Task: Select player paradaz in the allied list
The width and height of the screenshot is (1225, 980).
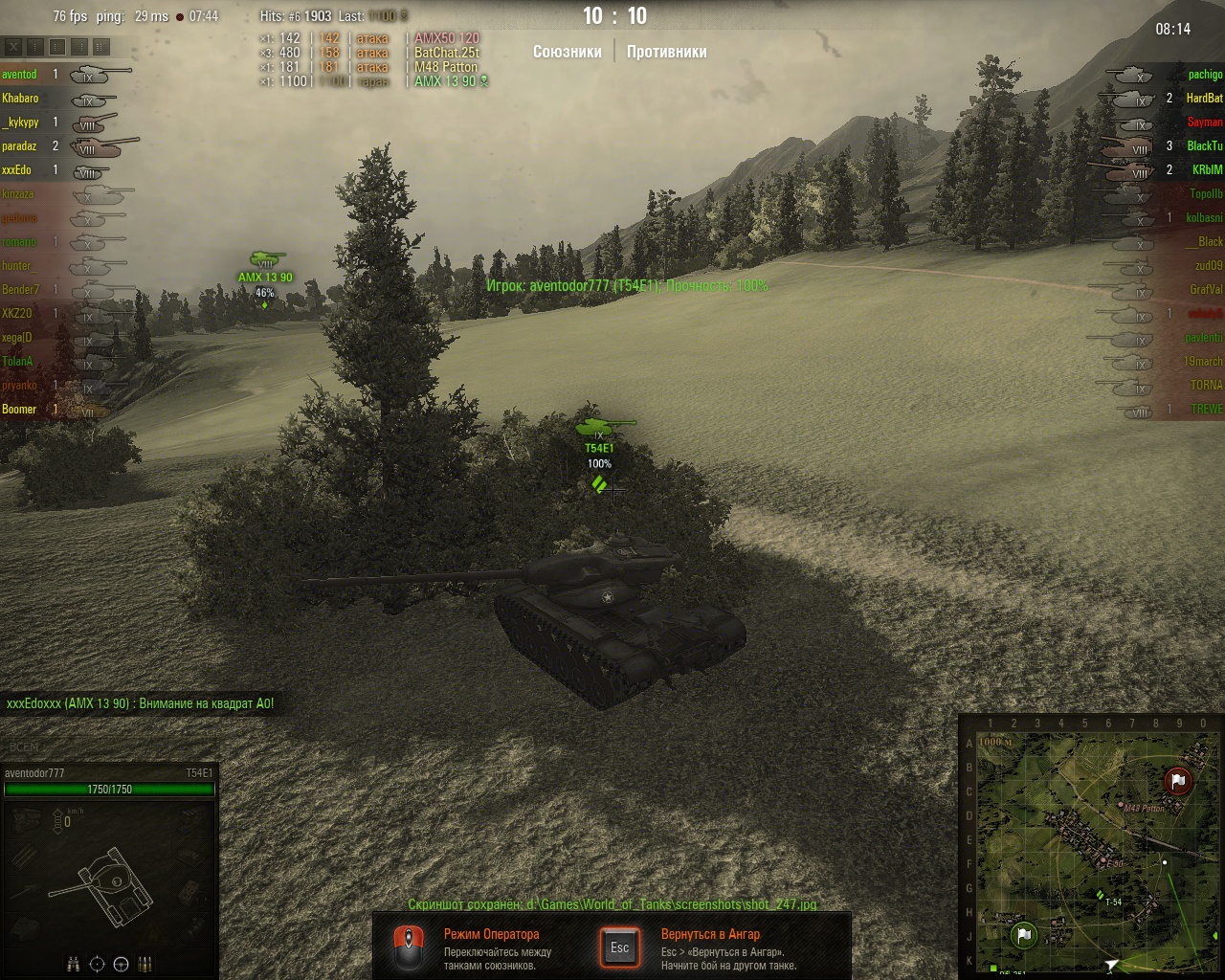Action: pyautogui.click(x=20, y=146)
